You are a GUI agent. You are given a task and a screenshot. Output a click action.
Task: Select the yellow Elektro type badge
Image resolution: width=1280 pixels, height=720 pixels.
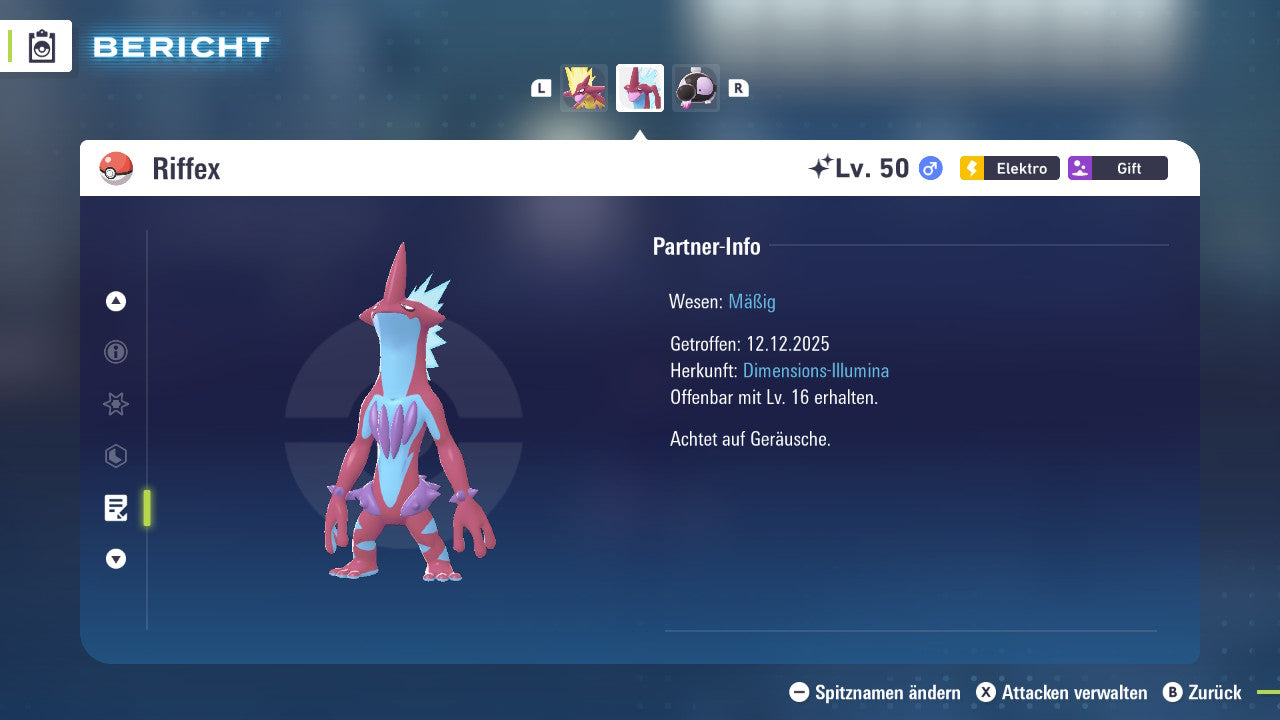1009,168
